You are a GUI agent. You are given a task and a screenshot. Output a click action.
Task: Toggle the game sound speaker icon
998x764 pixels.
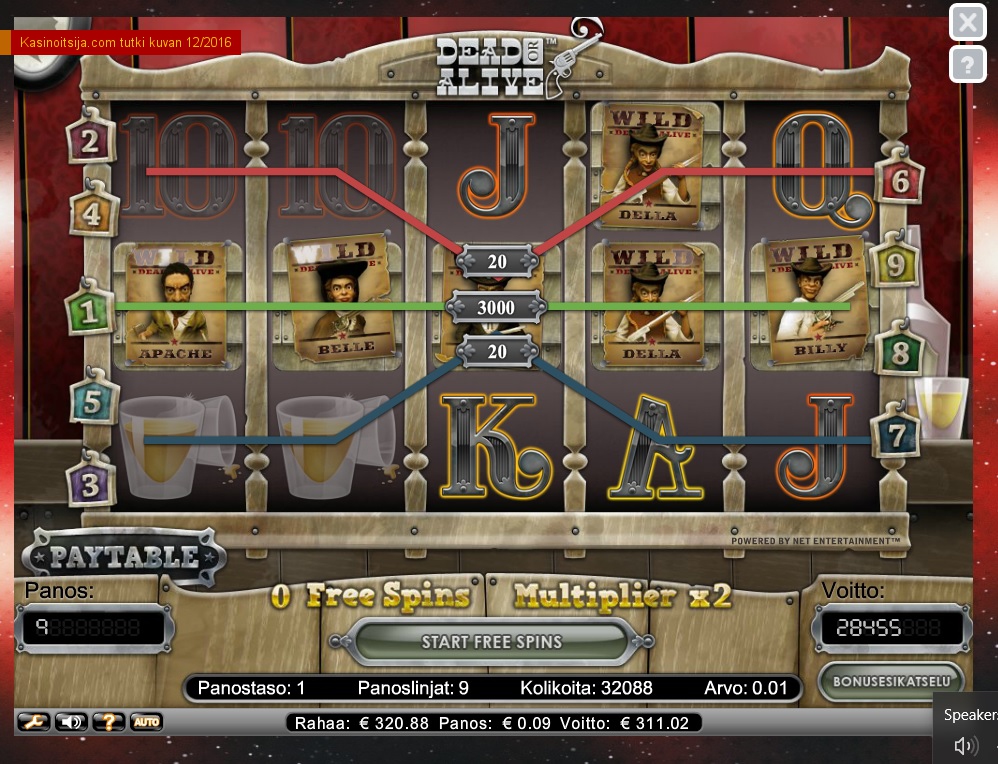click(x=70, y=722)
